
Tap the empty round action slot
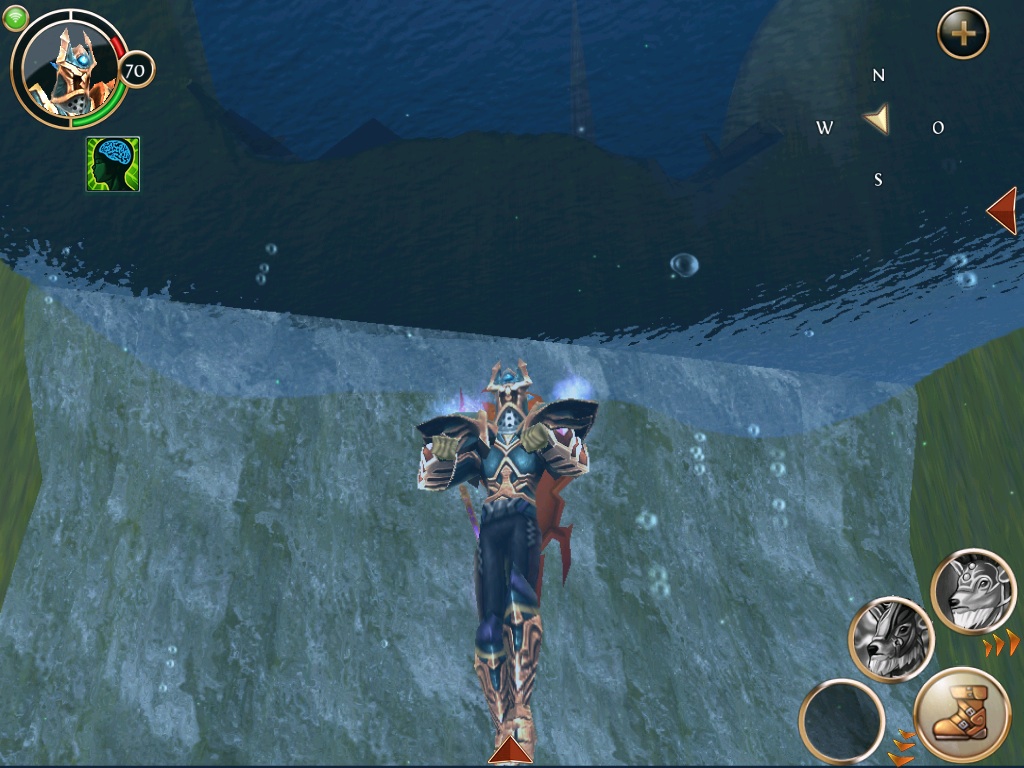(x=841, y=721)
